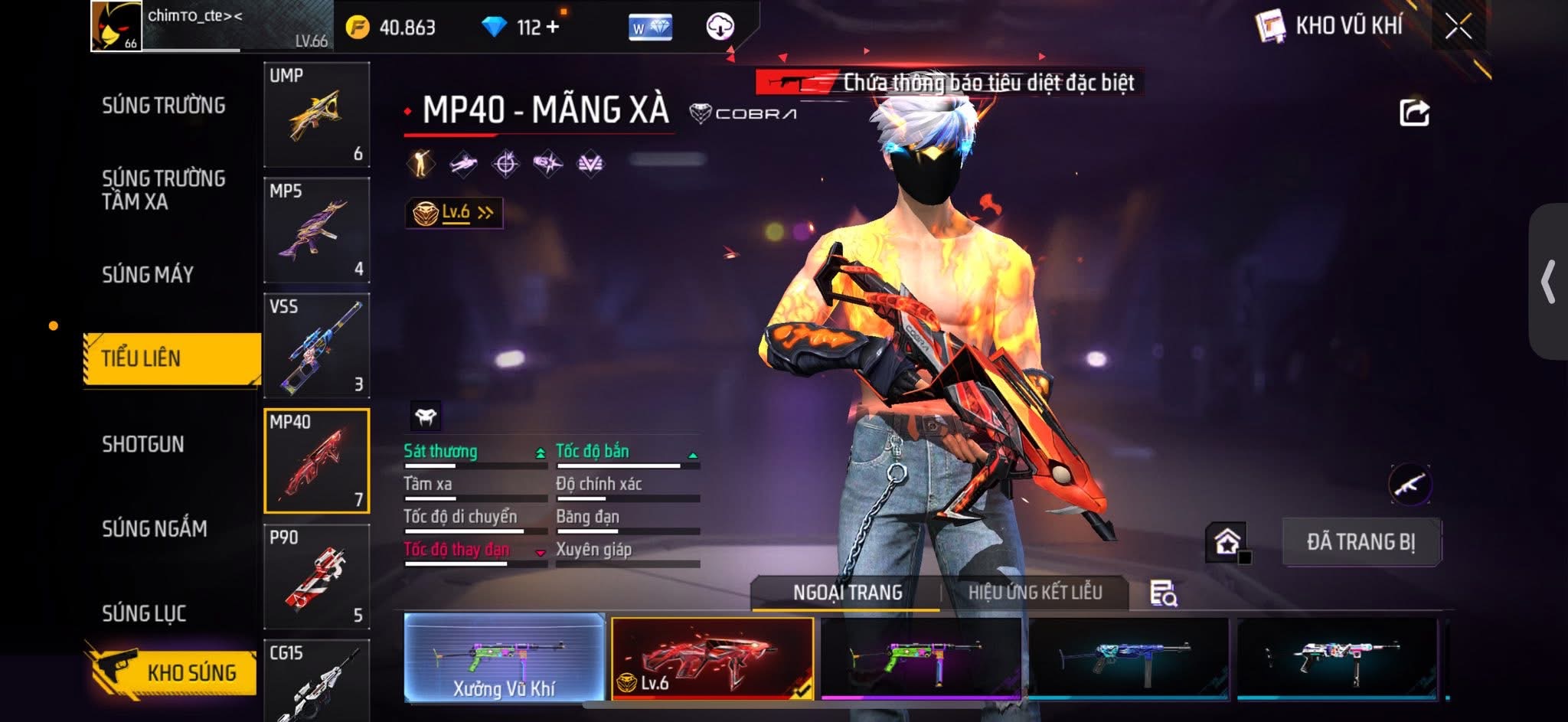Screen dimensions: 1568x722
Task: Choose the VSS weapon slot
Action: (316, 346)
